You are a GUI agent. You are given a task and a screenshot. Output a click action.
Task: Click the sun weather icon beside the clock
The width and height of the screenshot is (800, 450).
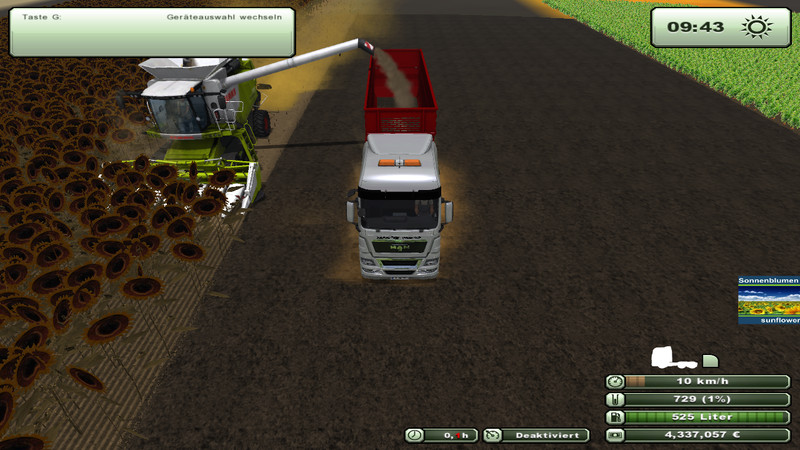[x=757, y=26]
